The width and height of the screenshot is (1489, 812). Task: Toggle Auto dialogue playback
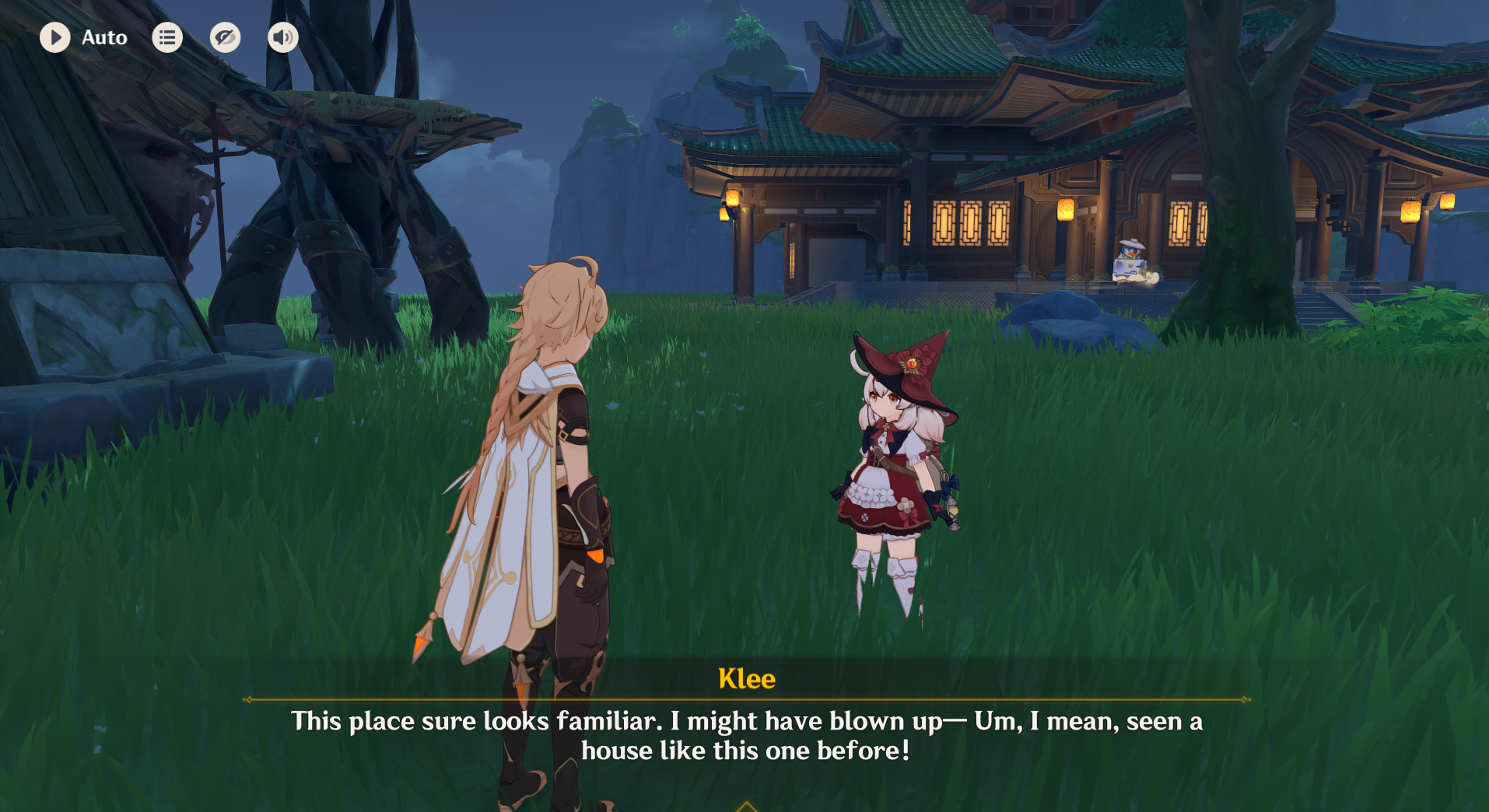[x=55, y=37]
